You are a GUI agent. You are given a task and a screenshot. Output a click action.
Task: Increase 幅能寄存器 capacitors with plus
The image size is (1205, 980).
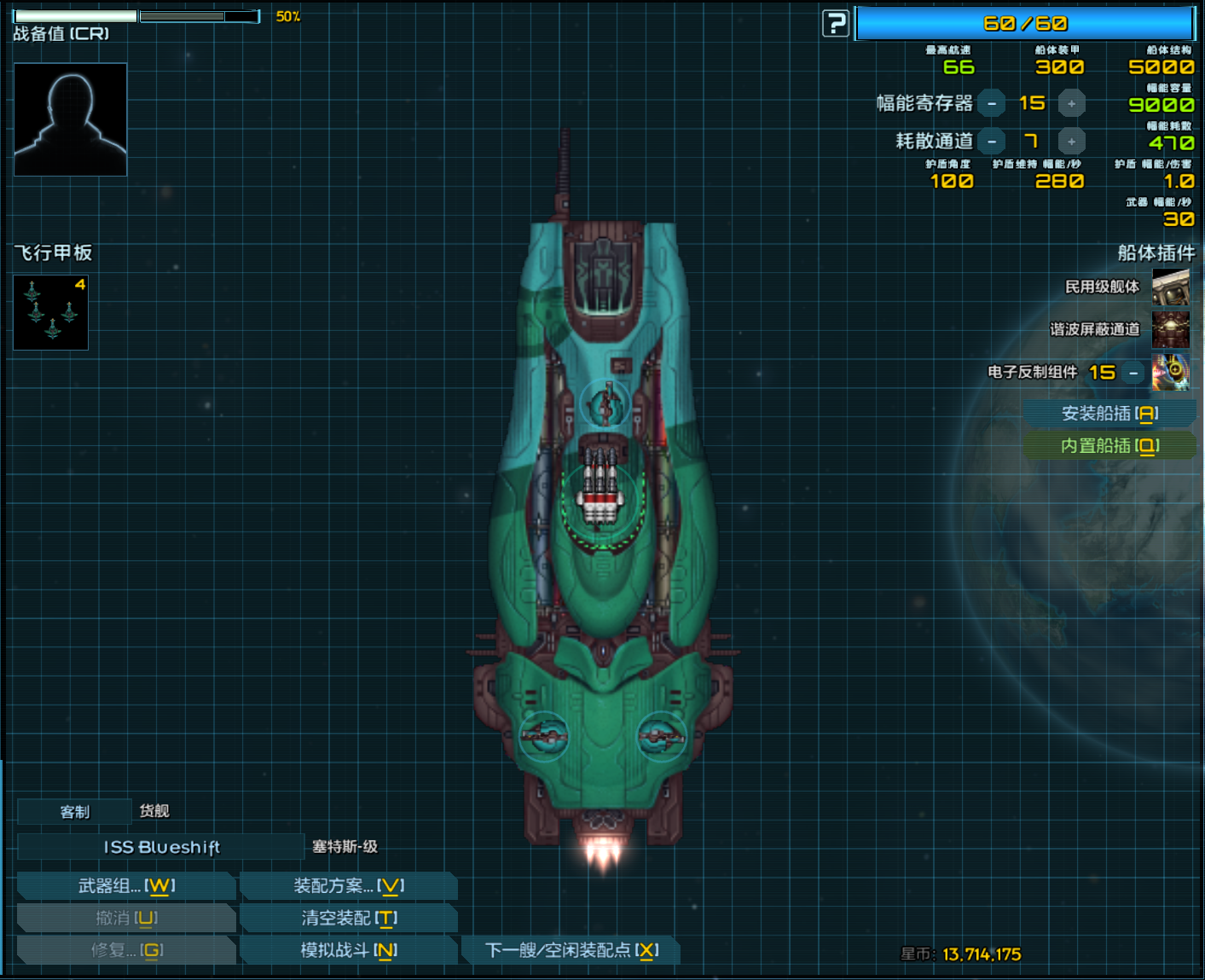point(1072,104)
